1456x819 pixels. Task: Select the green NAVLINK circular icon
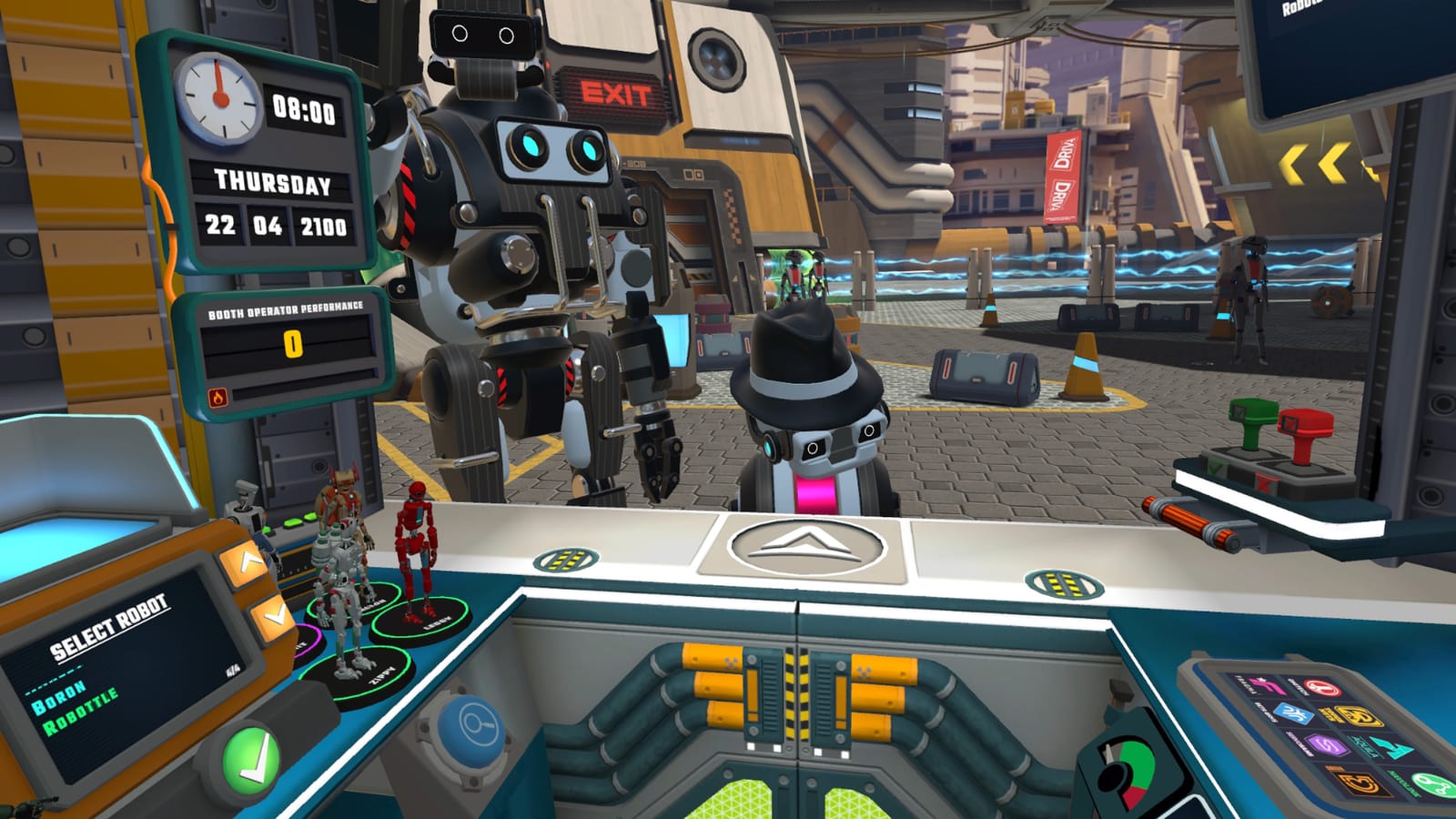(1432, 784)
